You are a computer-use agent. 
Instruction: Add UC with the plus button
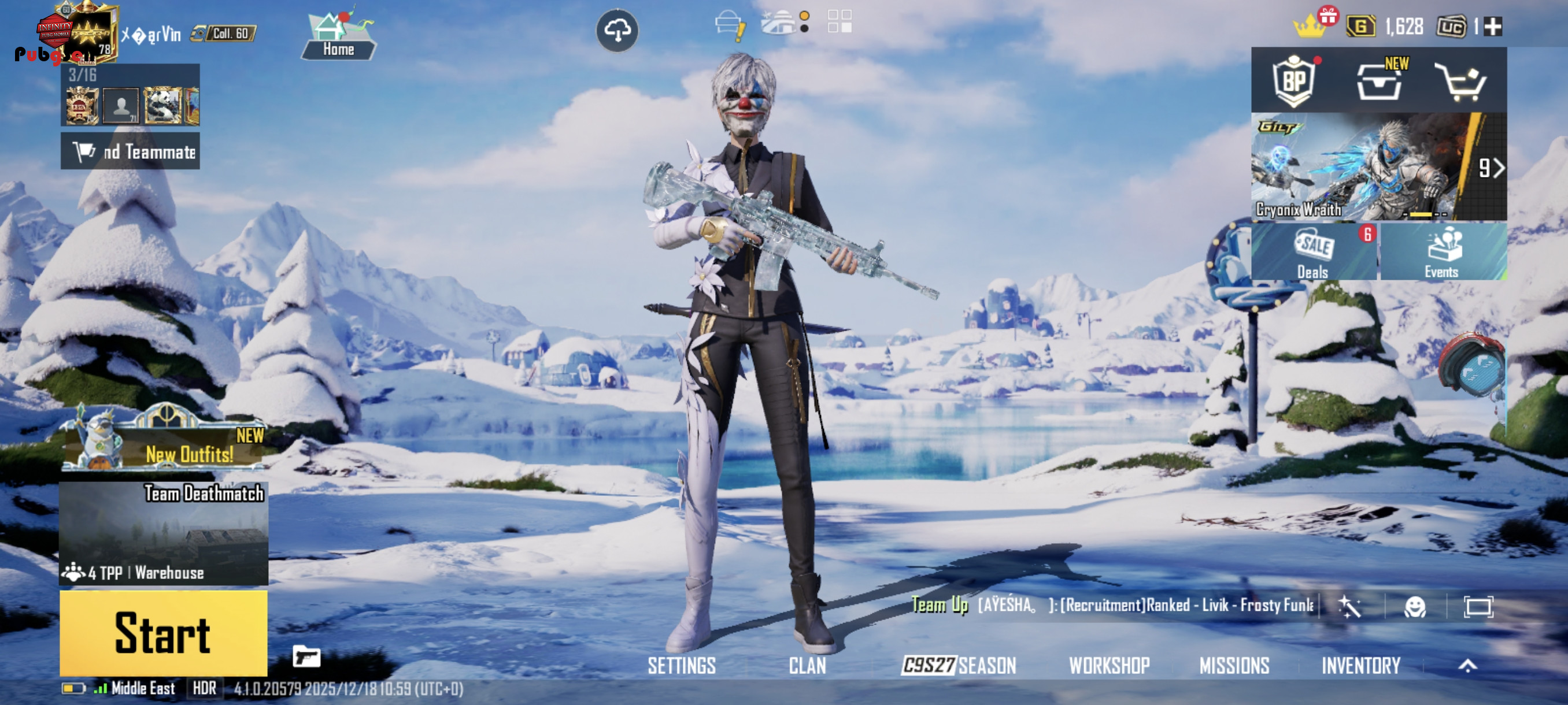click(1493, 27)
